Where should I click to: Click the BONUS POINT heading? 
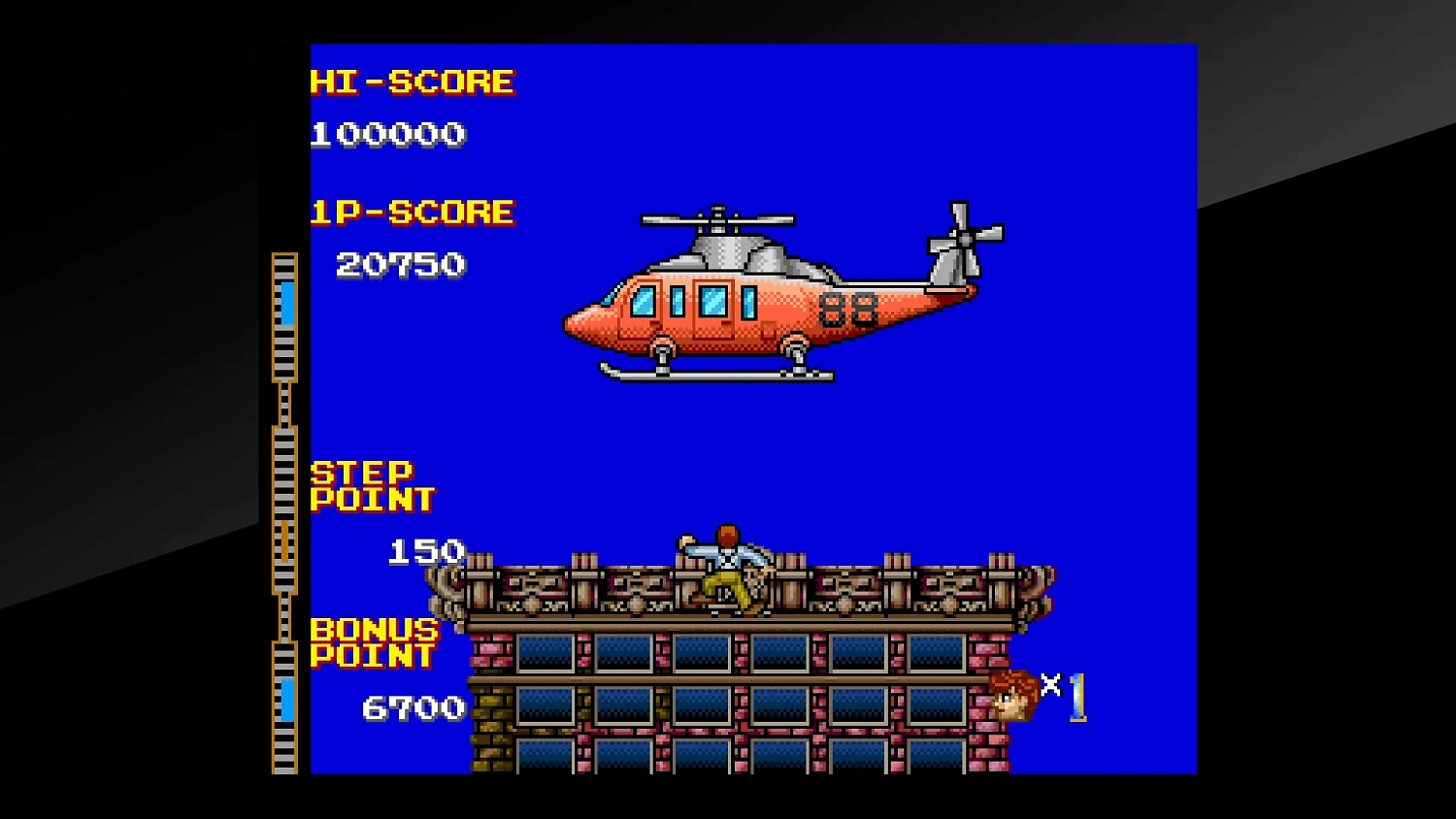tap(372, 642)
